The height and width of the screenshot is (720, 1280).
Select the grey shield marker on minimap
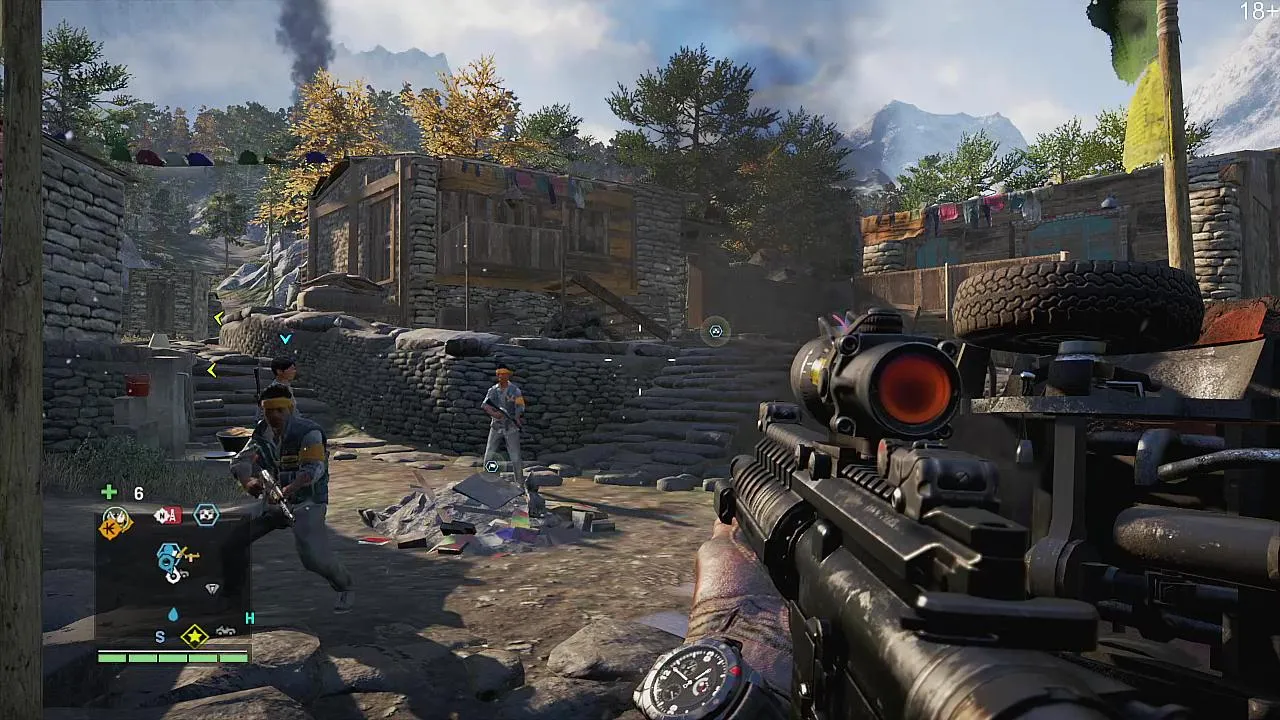pos(212,589)
